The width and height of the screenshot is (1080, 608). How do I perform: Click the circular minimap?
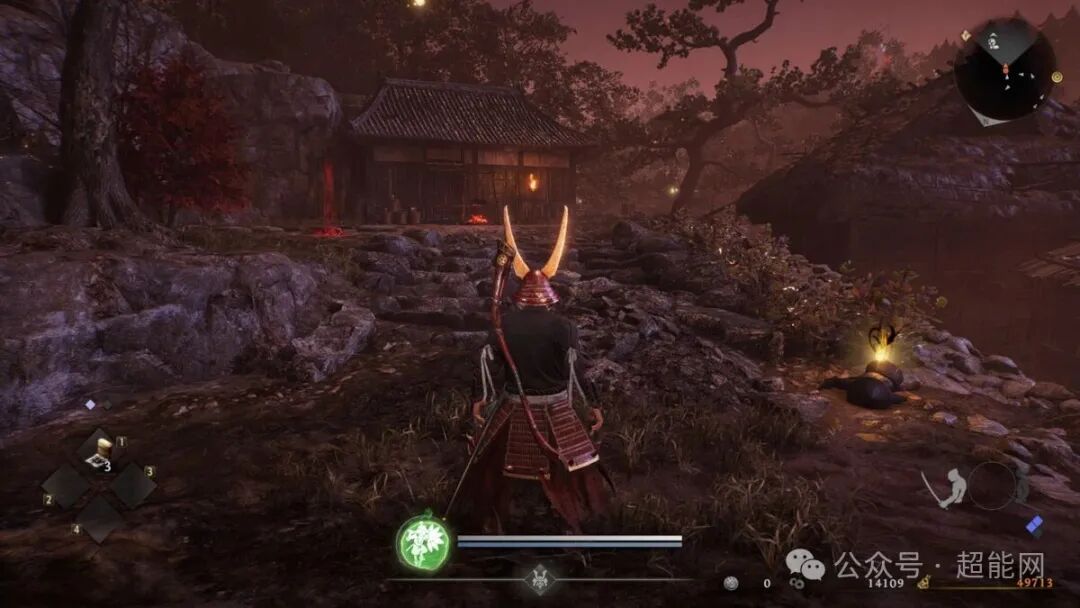coord(1003,68)
